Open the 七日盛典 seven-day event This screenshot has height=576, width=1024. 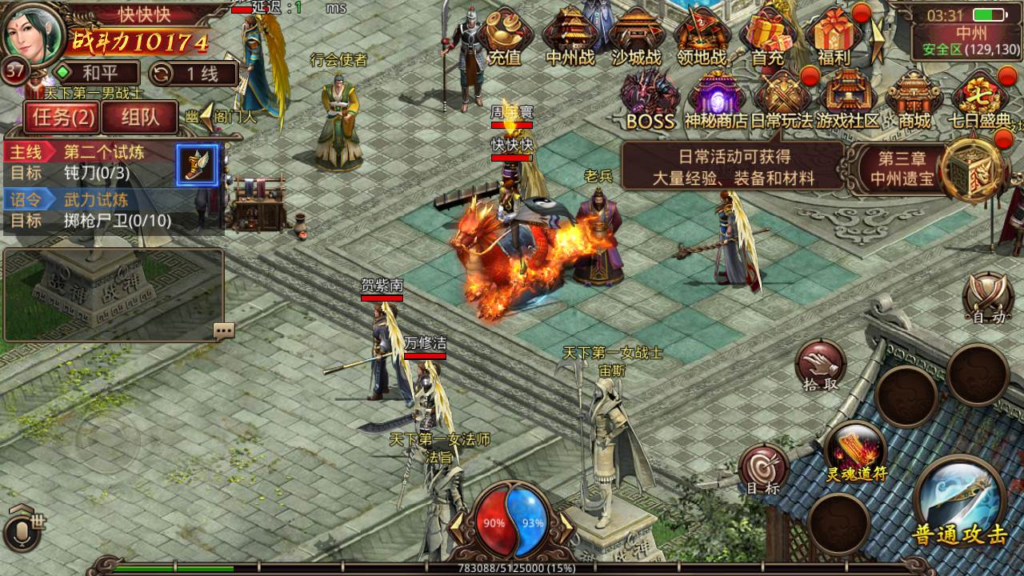tap(980, 100)
